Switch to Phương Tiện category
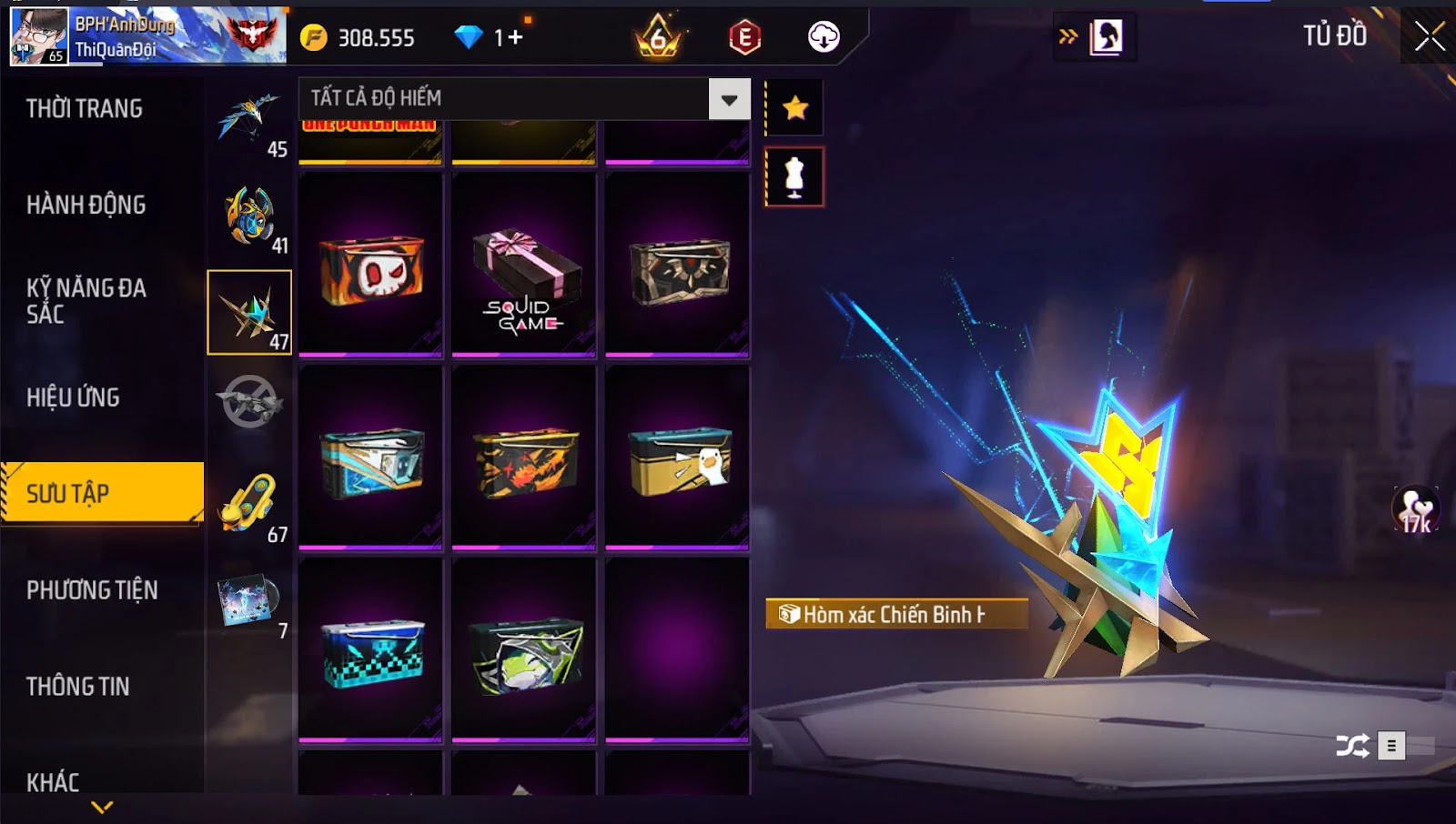This screenshot has width=1456, height=824. click(x=92, y=590)
